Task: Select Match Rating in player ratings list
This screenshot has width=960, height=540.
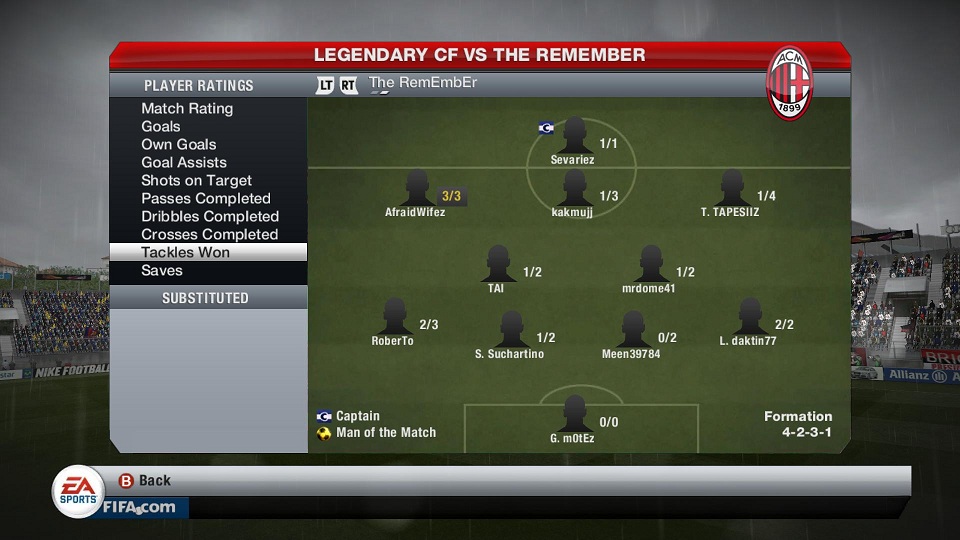Action: click(x=187, y=108)
